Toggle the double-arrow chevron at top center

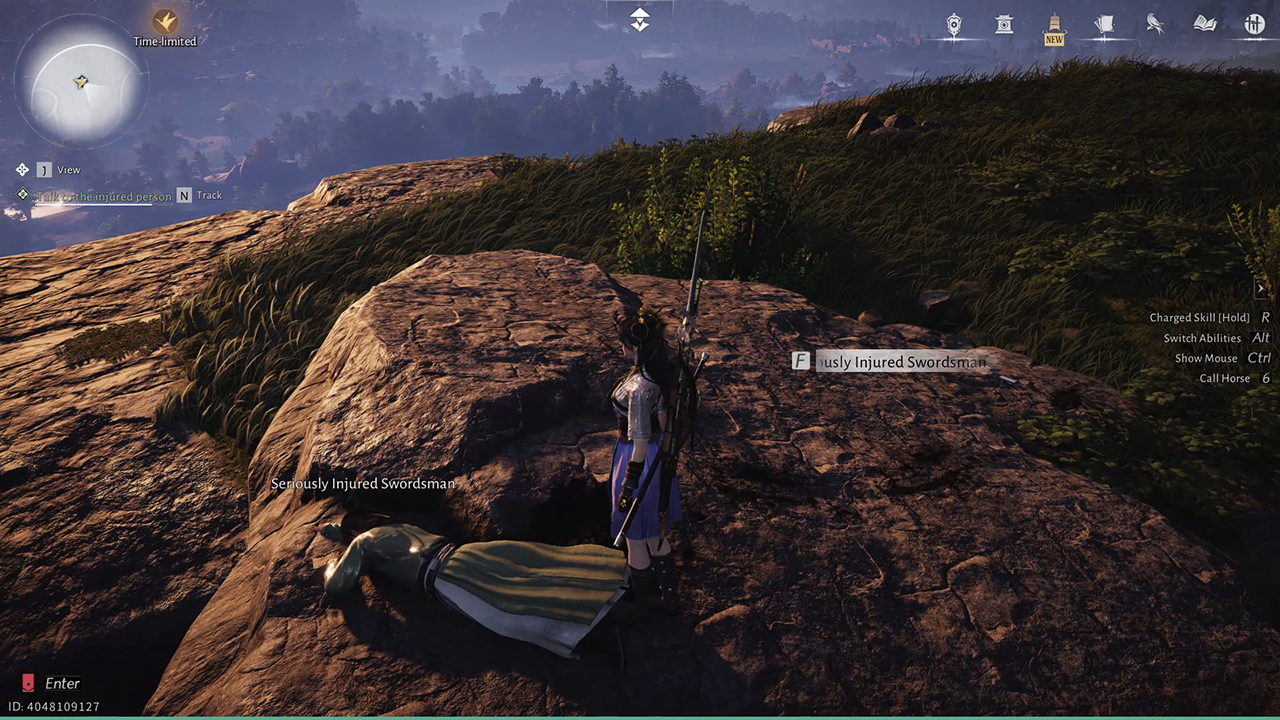pyautogui.click(x=640, y=20)
